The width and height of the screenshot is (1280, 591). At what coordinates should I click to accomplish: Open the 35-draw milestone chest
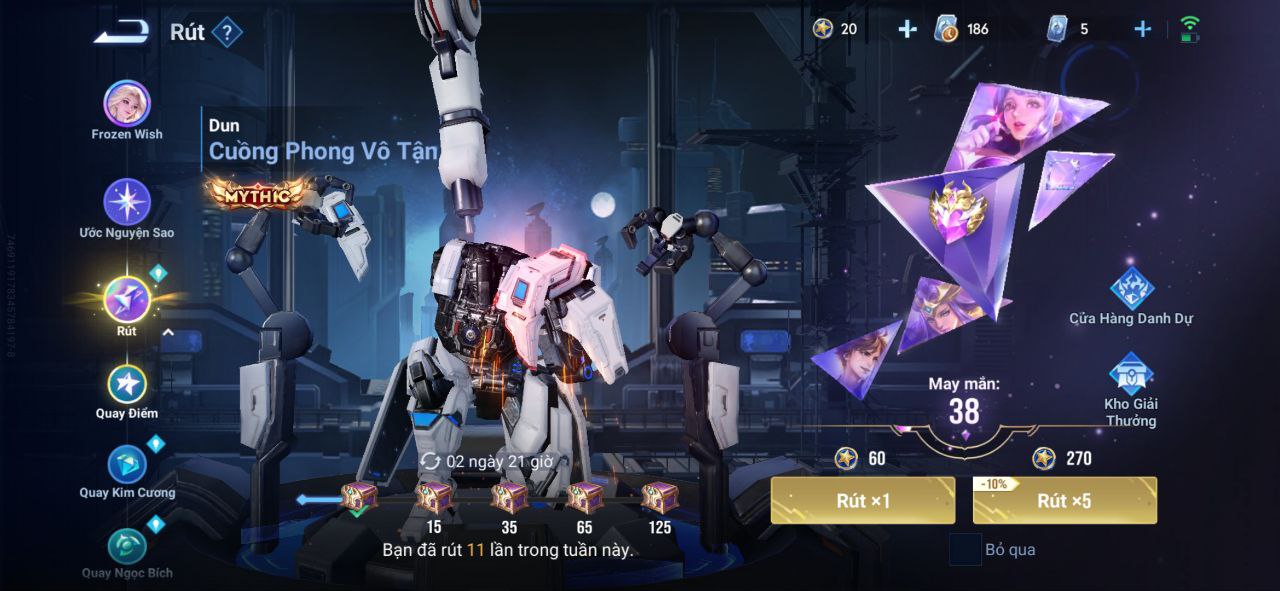509,497
